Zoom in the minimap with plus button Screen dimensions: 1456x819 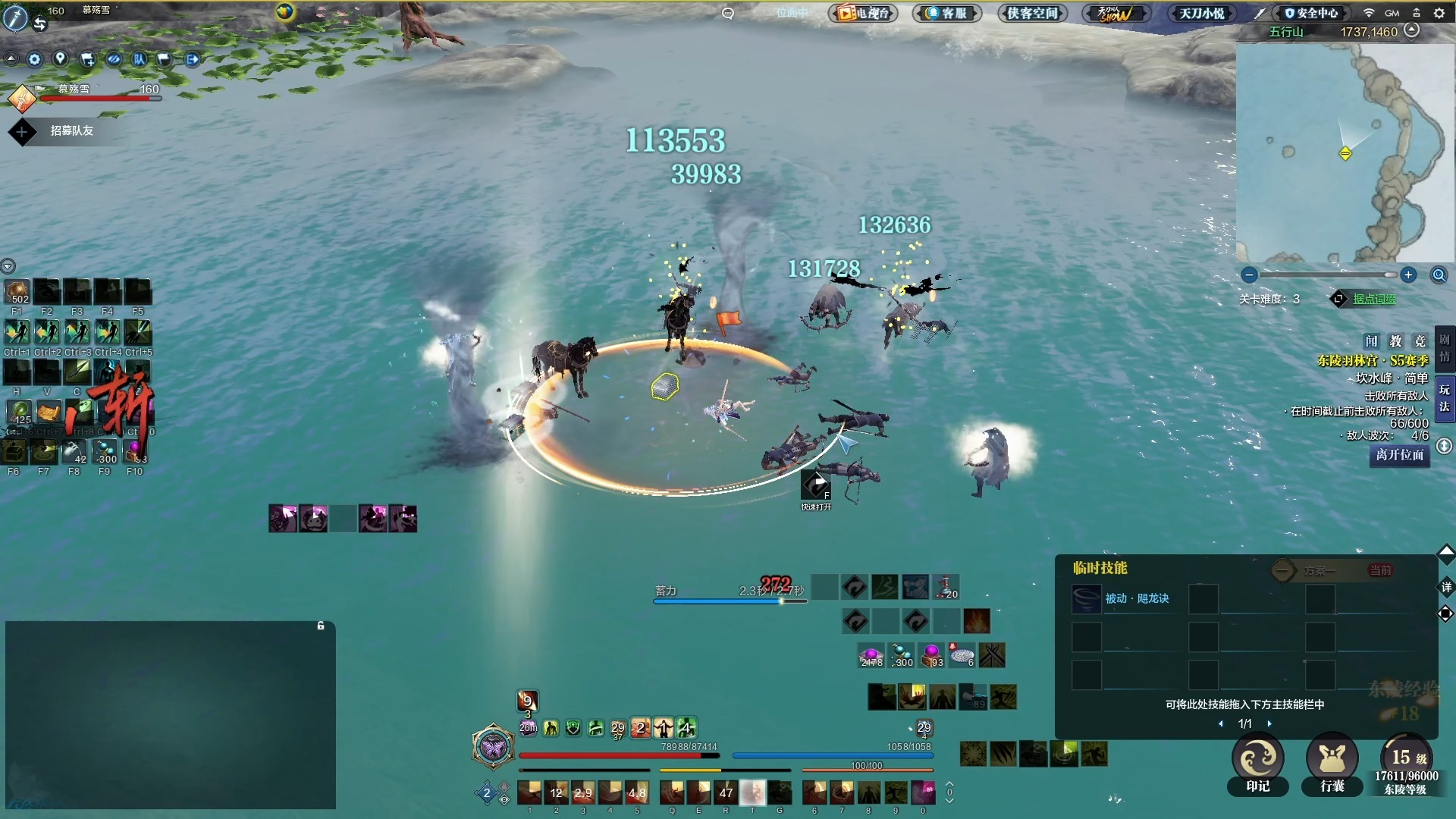(1408, 275)
